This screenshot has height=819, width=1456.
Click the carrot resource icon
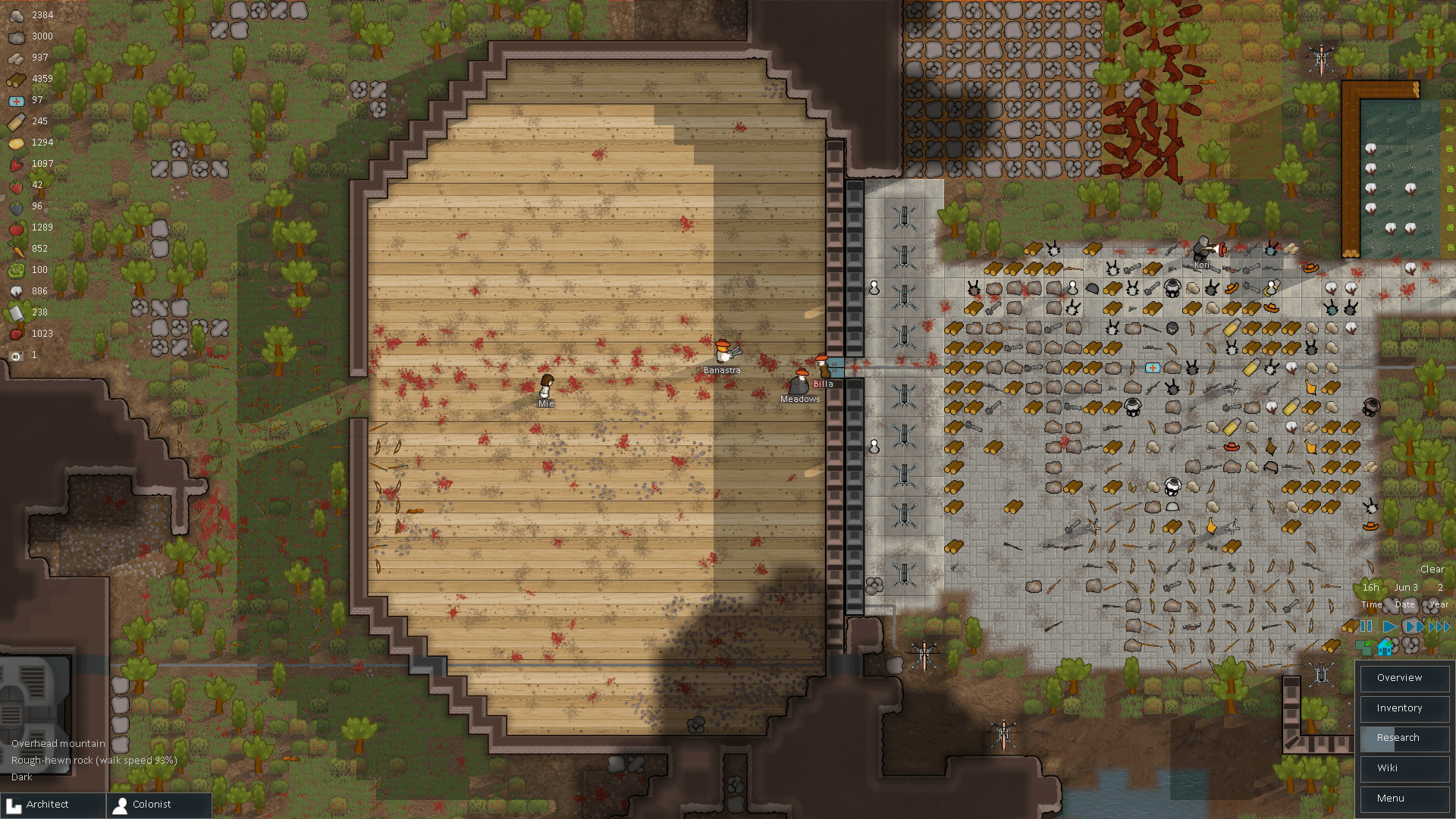[x=15, y=249]
